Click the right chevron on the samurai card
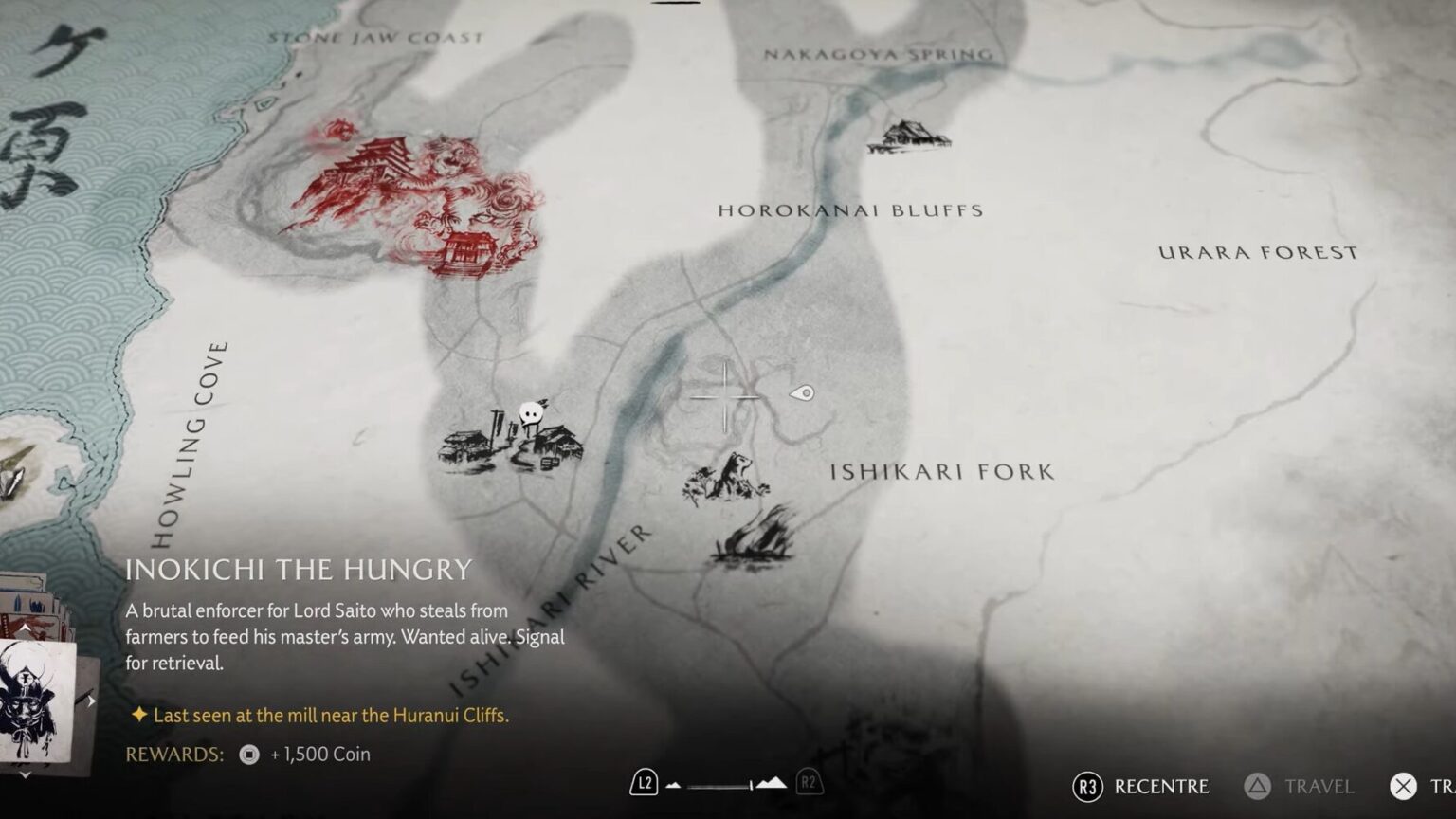Image resolution: width=1456 pixels, height=819 pixels. pos(92,701)
